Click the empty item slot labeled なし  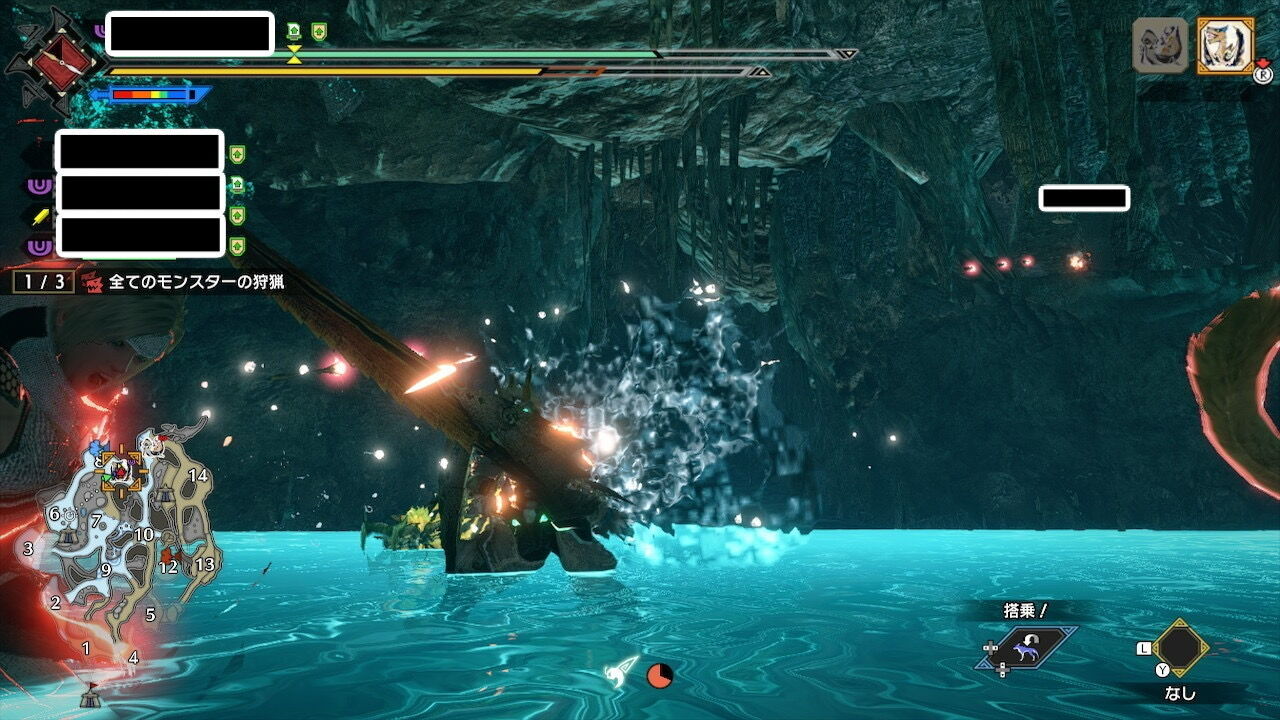pos(1180,648)
